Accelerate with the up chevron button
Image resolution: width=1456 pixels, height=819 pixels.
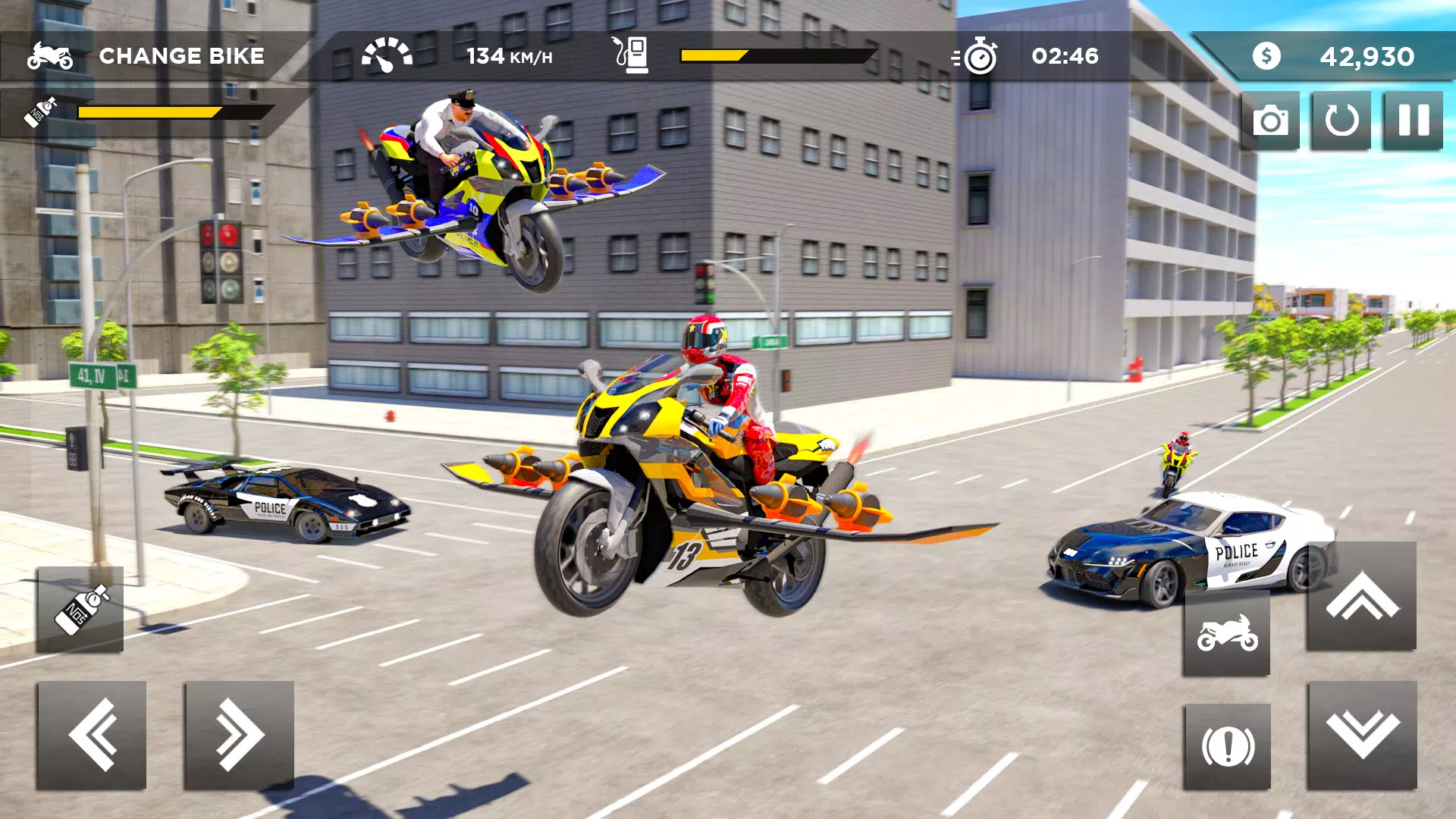1361,596
